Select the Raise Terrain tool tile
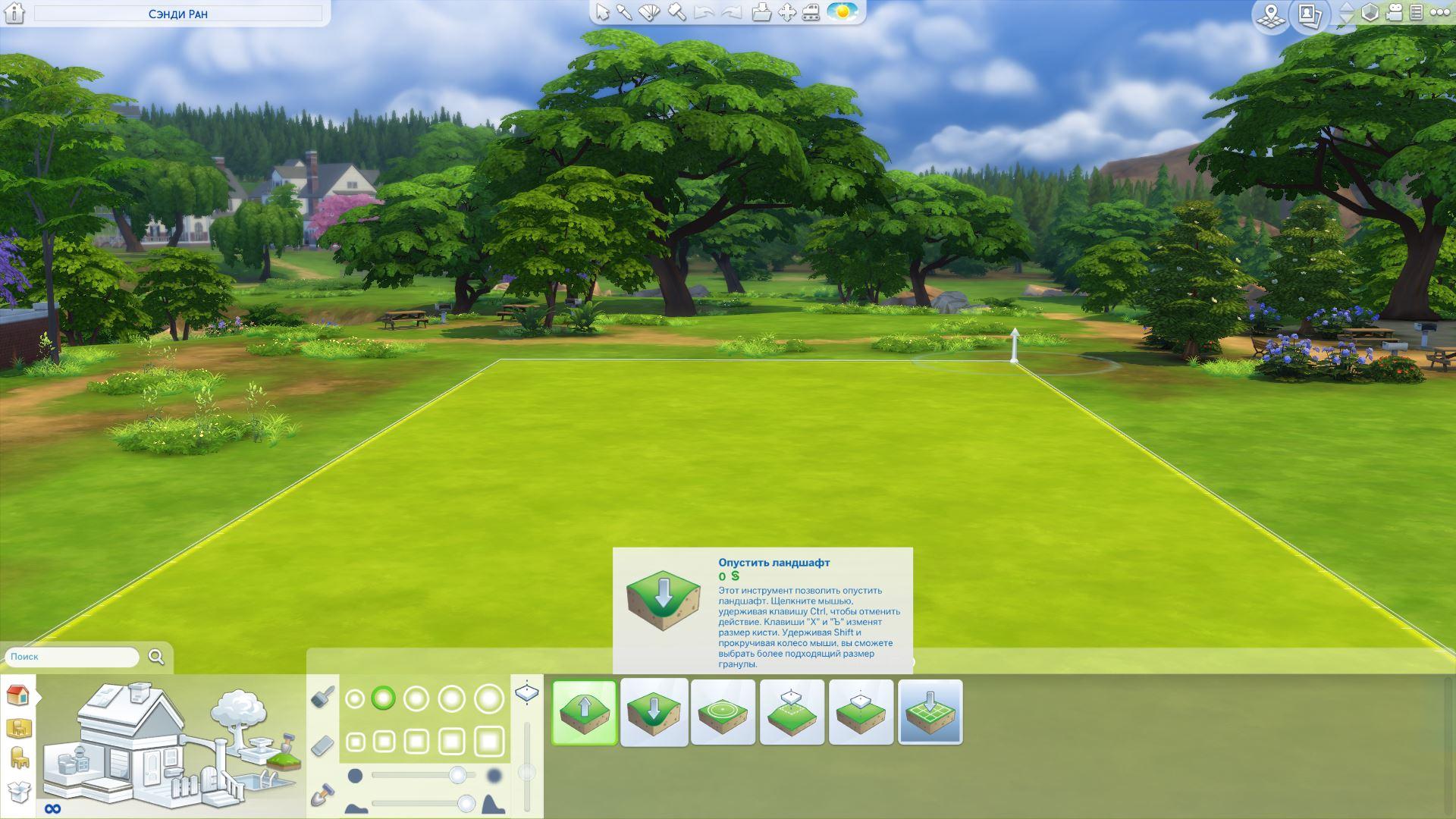Viewport: 1456px width, 819px height. coord(584,712)
